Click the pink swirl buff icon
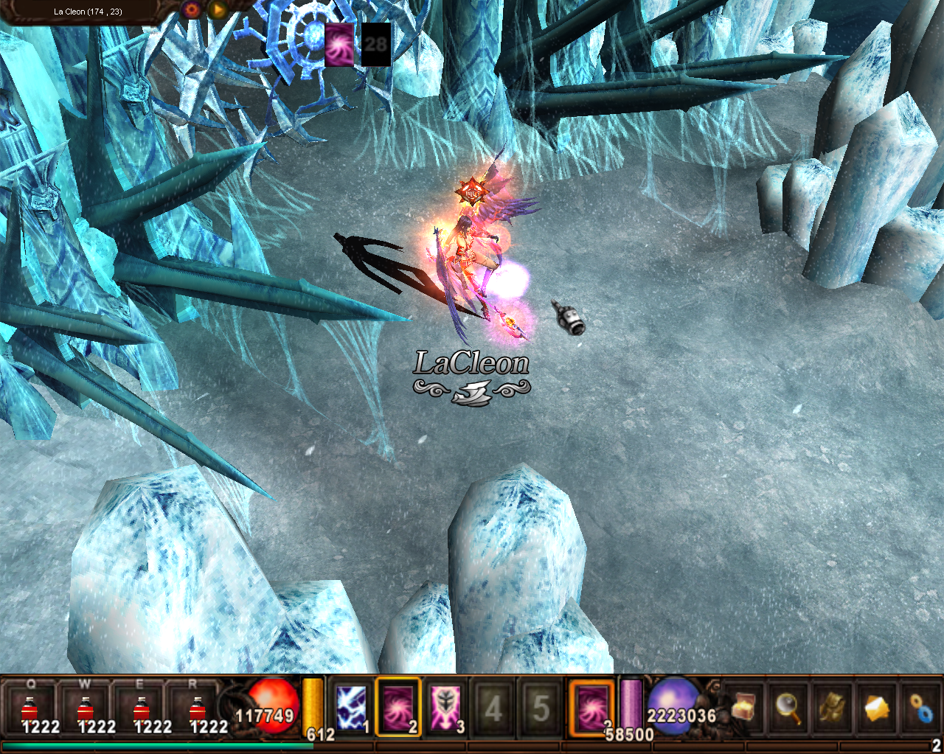946x755 pixels. [x=340, y=45]
